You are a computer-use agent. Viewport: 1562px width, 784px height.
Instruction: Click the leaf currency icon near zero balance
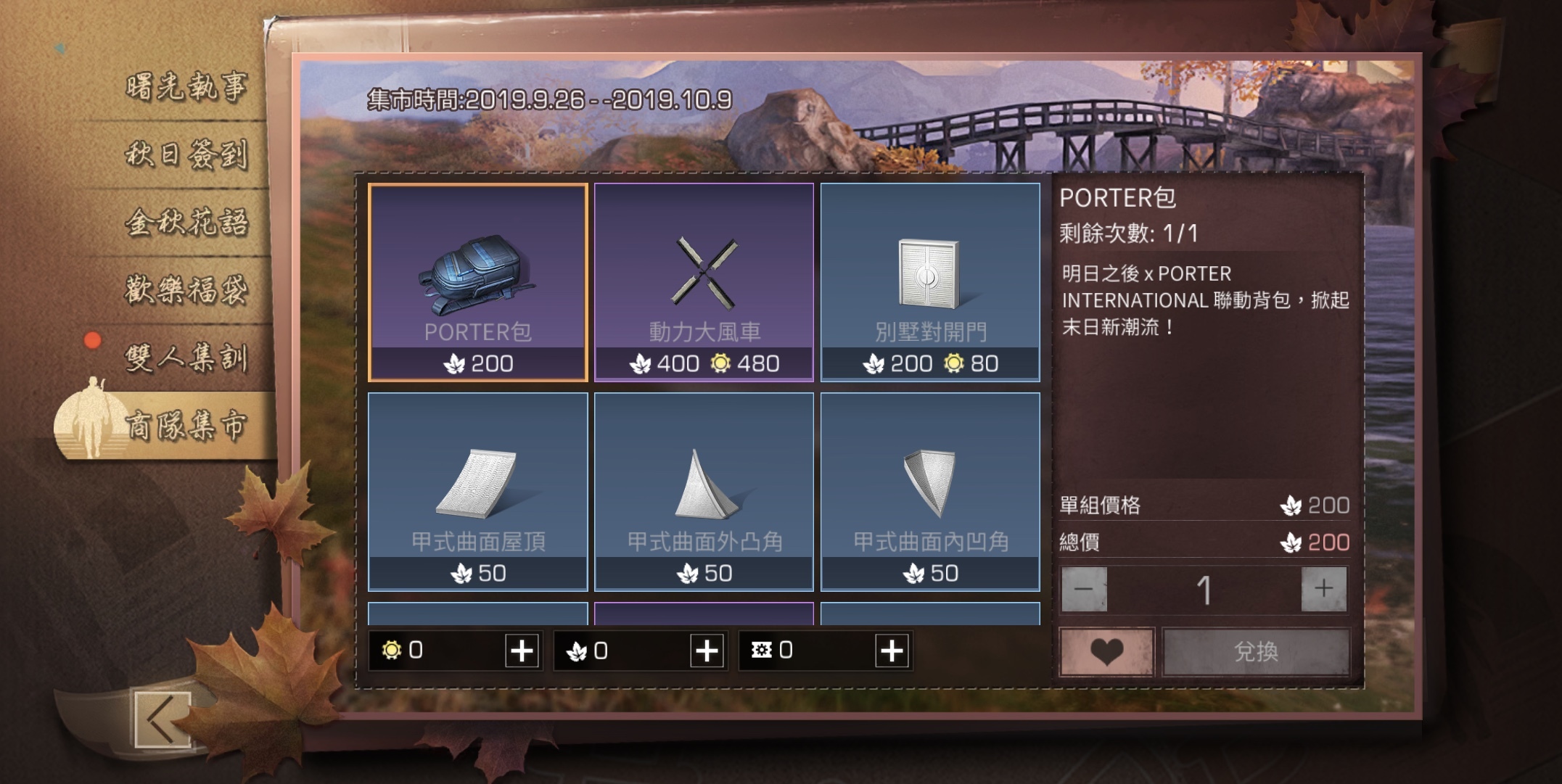click(577, 652)
